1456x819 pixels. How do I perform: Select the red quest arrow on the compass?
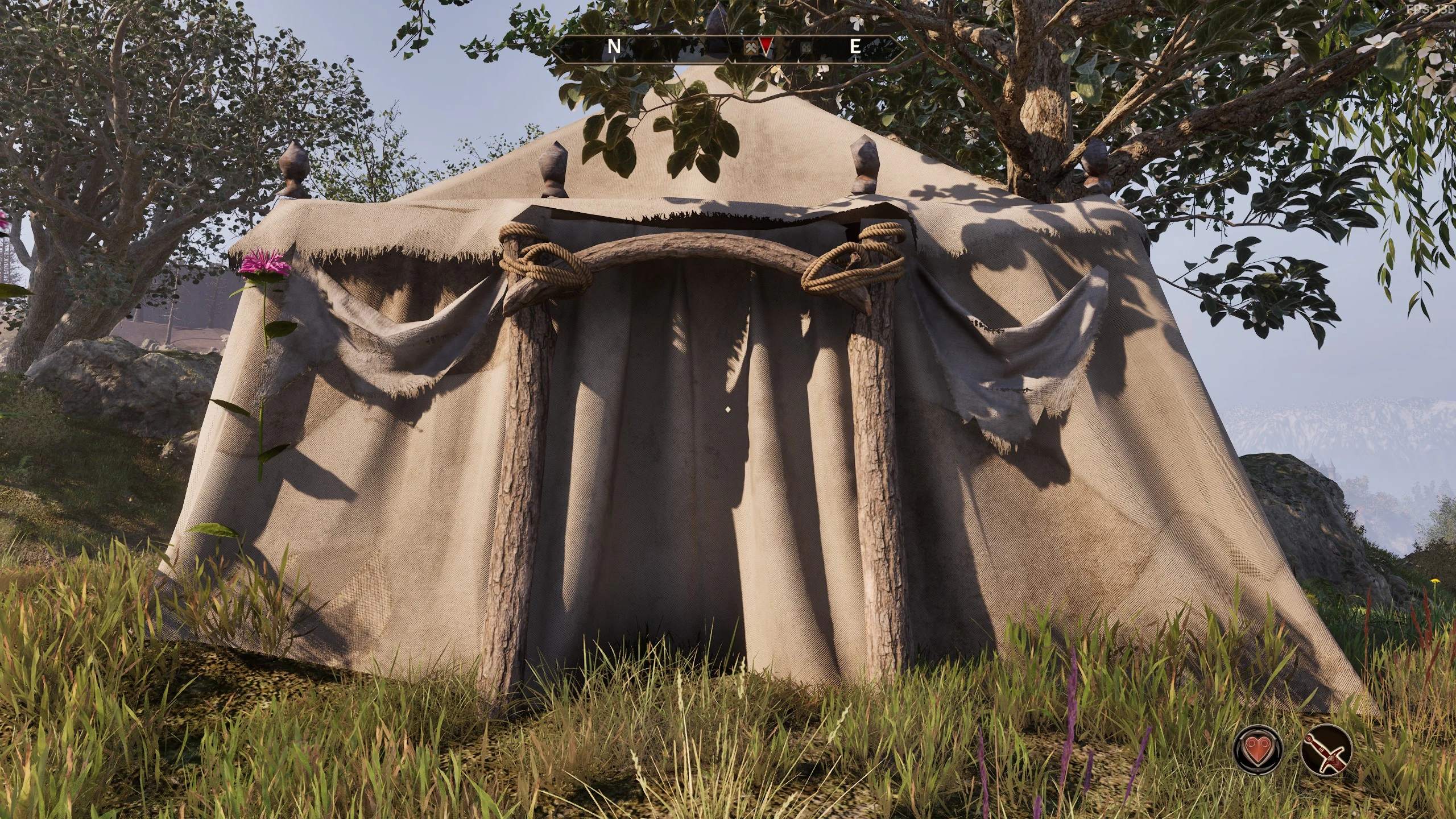pos(766,47)
